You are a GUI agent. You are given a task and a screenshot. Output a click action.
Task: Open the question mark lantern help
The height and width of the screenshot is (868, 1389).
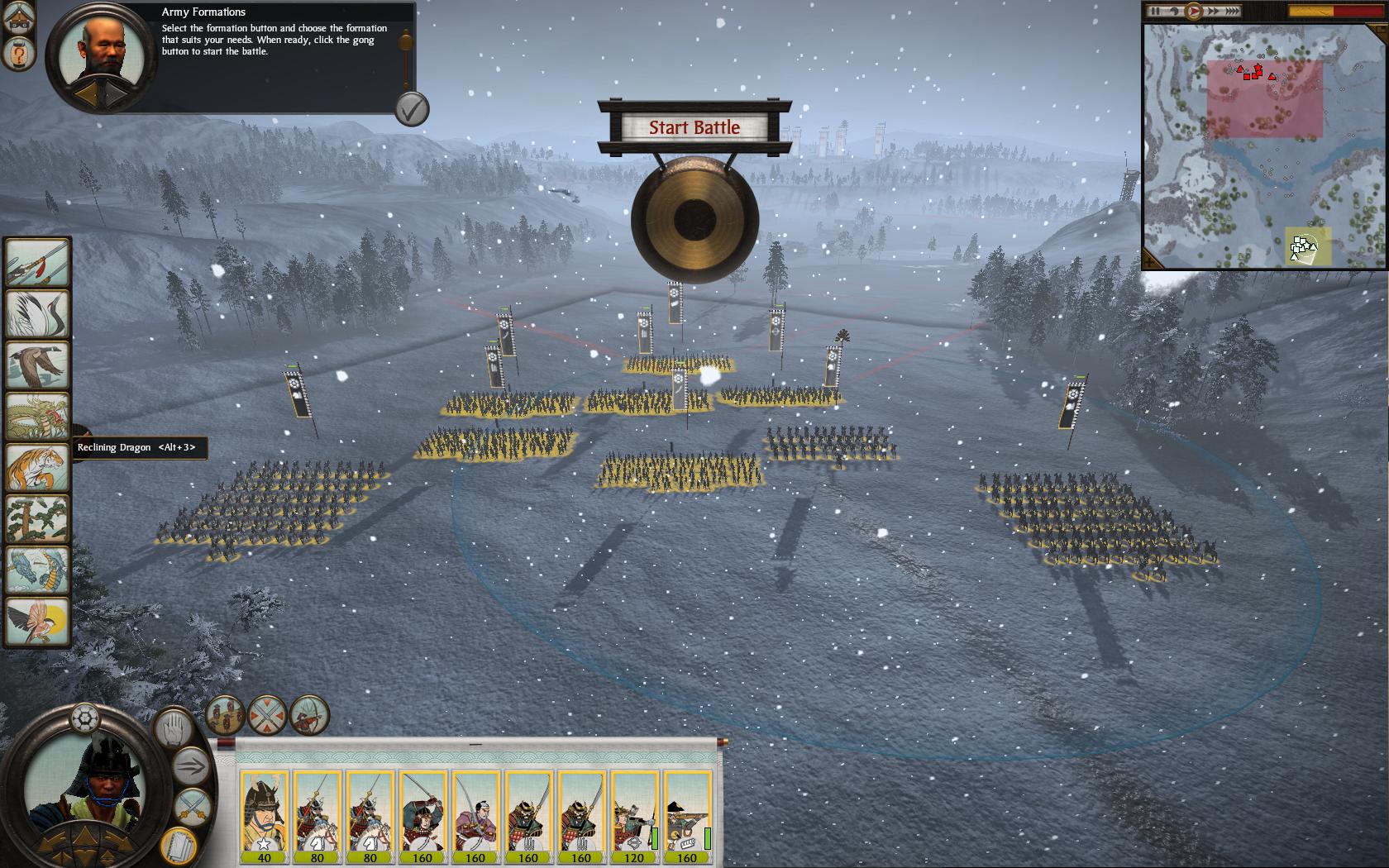(17, 55)
